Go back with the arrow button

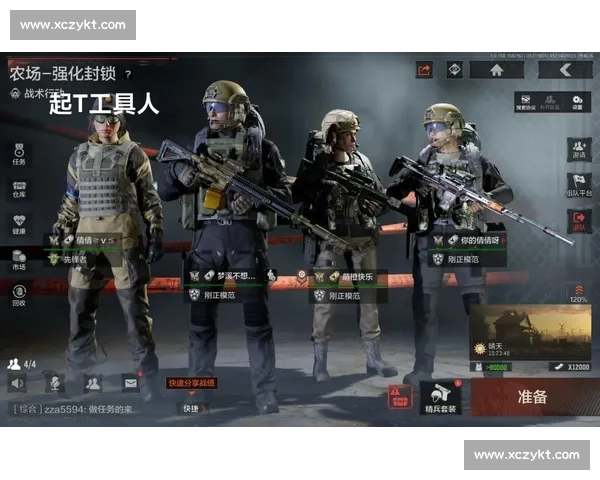coord(565,70)
